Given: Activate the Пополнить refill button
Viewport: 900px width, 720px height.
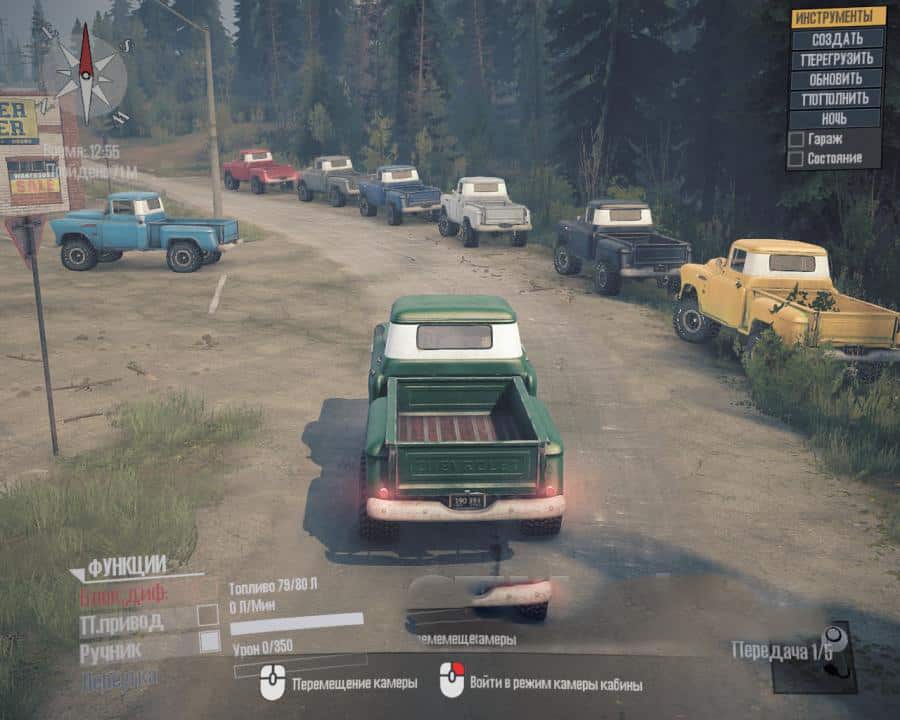Looking at the screenshot, I should (837, 99).
